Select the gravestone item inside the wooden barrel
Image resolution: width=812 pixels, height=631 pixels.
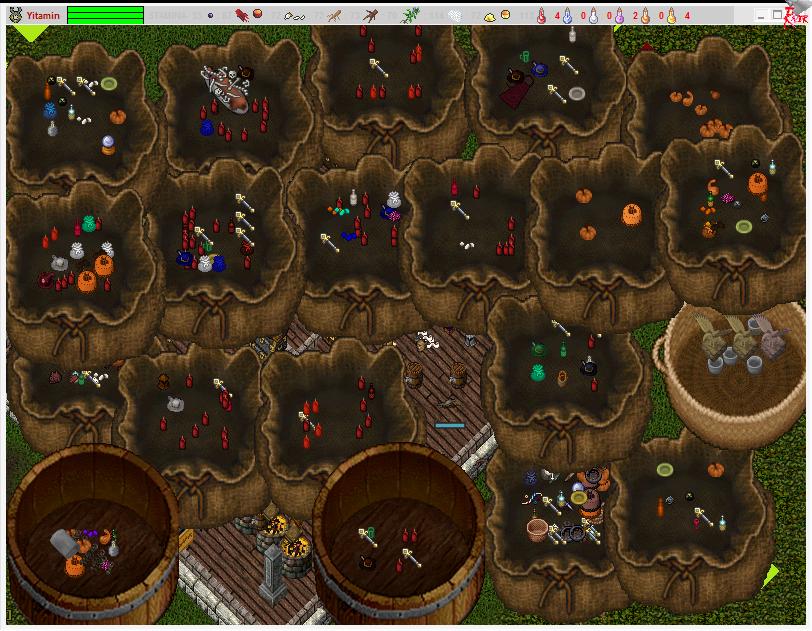click(63, 542)
